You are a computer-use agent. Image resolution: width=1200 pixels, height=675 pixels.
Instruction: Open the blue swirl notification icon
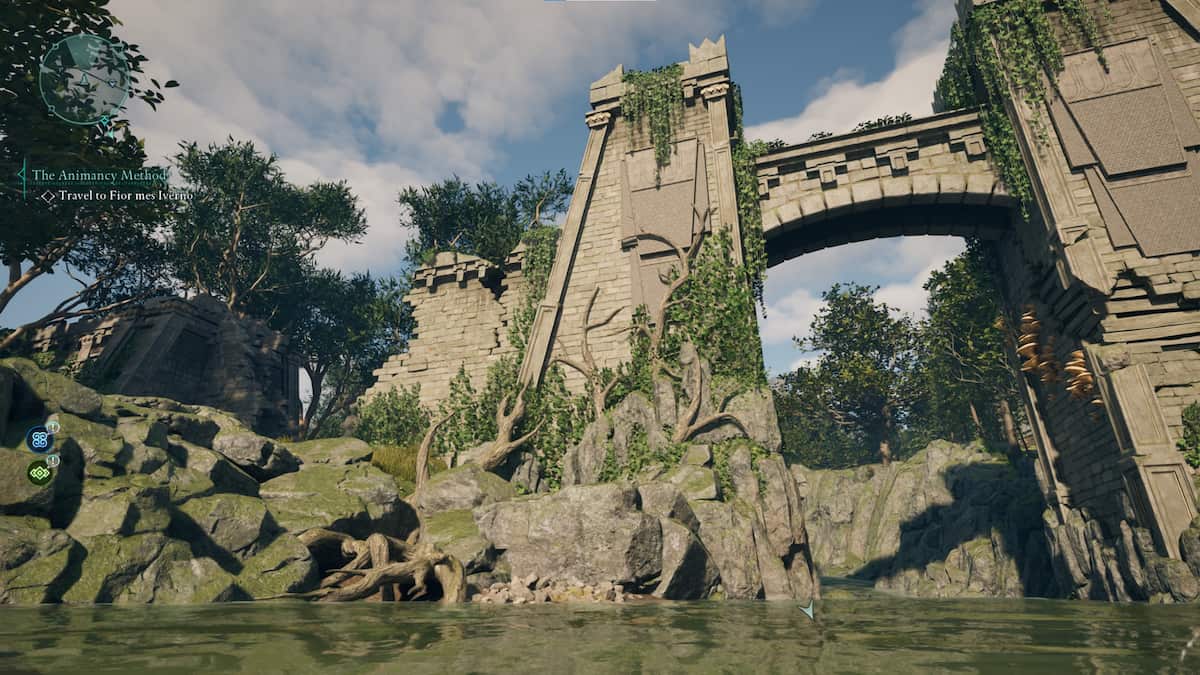coord(39,438)
